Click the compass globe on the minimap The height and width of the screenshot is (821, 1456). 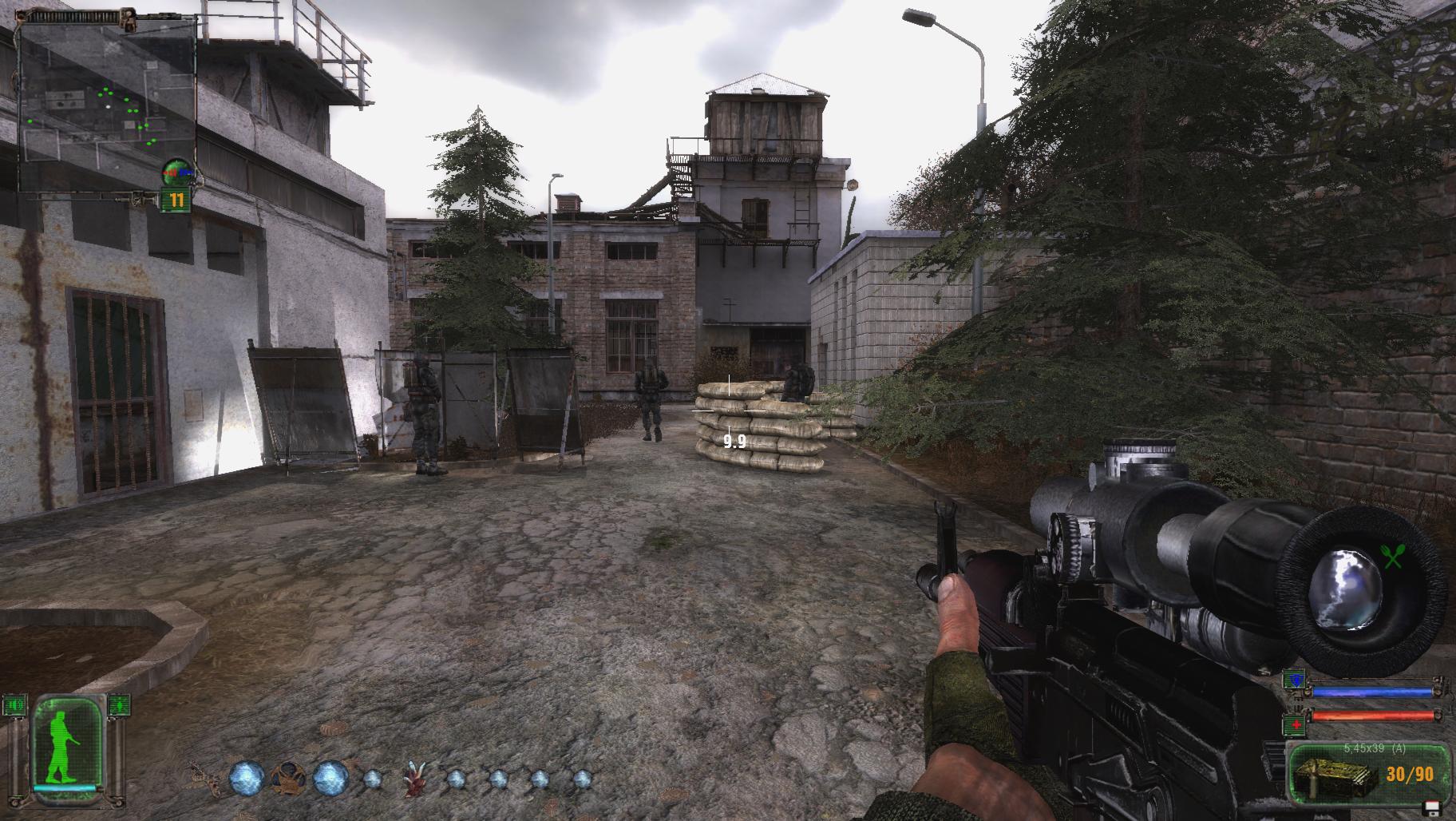(177, 169)
